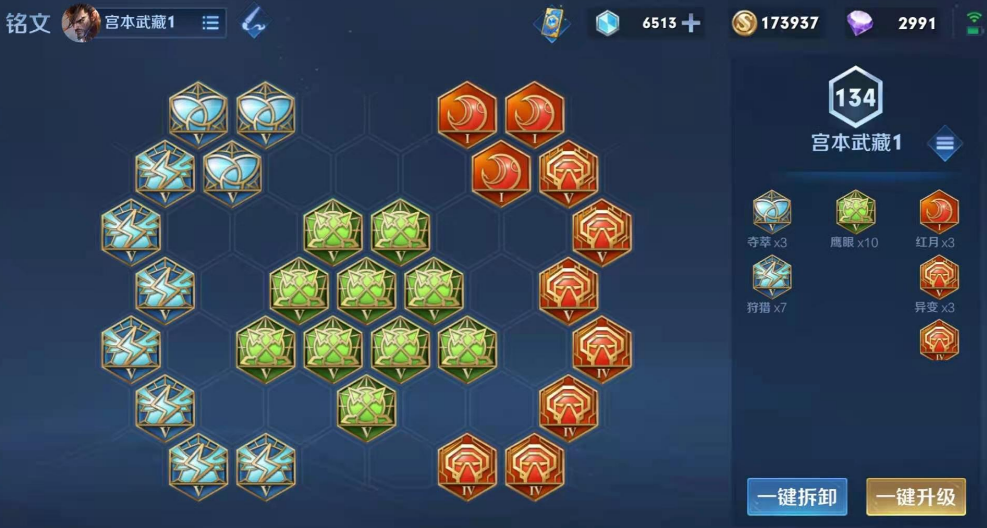Click the gold coin currency icon
This screenshot has height=528, width=987.
click(744, 22)
